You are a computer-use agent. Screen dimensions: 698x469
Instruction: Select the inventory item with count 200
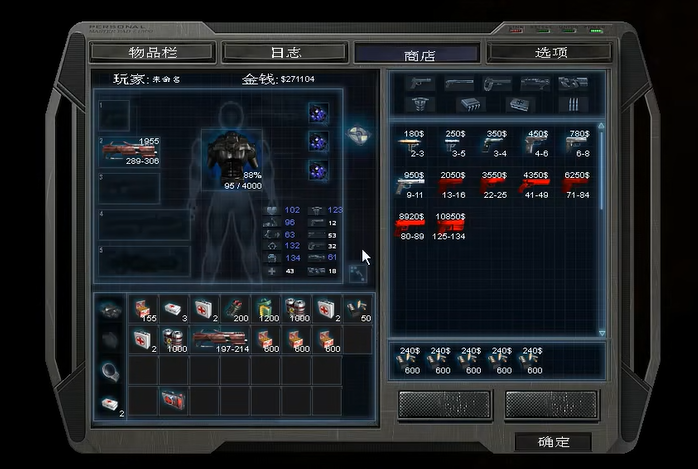235,308
